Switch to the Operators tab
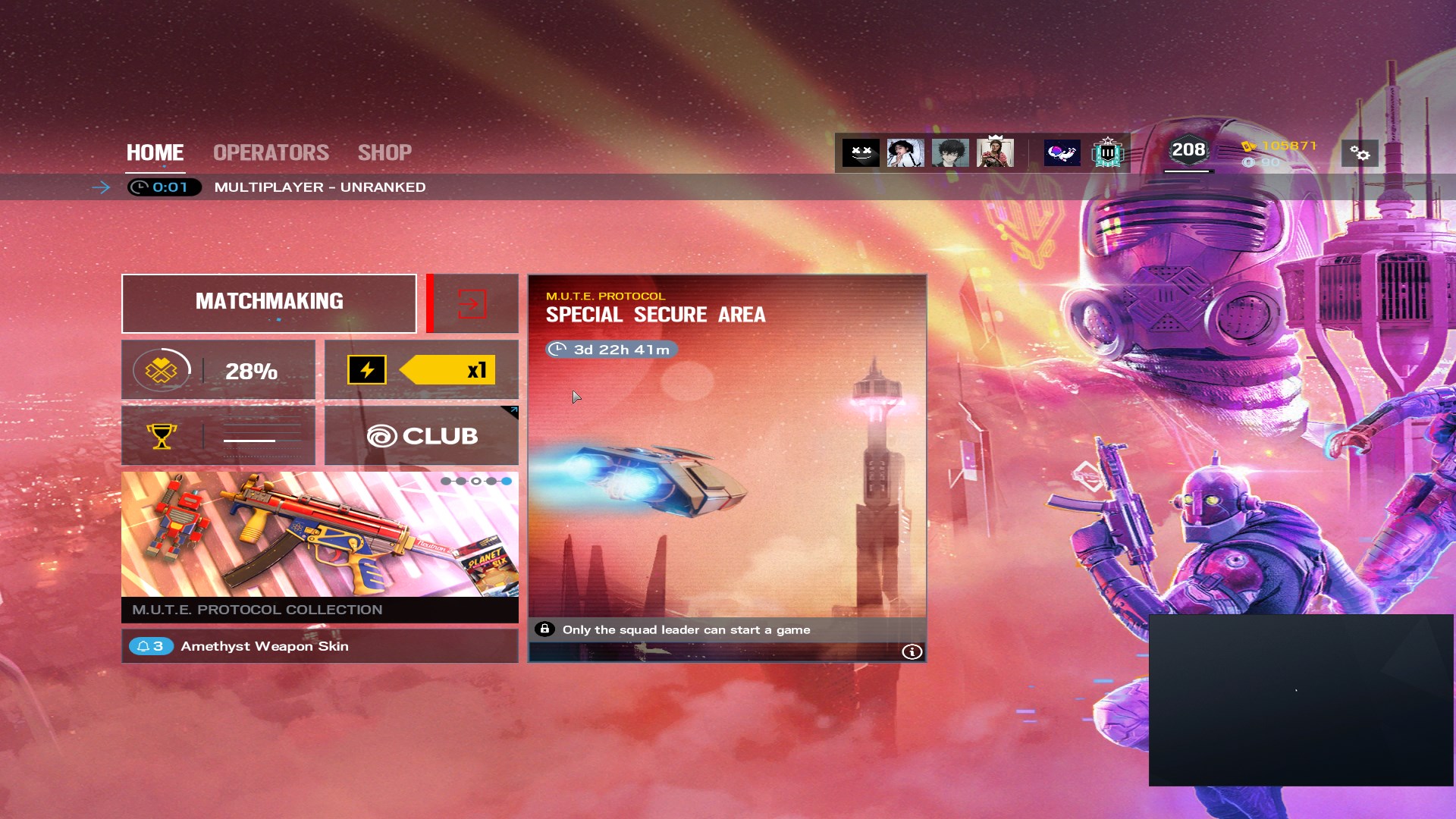The width and height of the screenshot is (1456, 819). [271, 152]
